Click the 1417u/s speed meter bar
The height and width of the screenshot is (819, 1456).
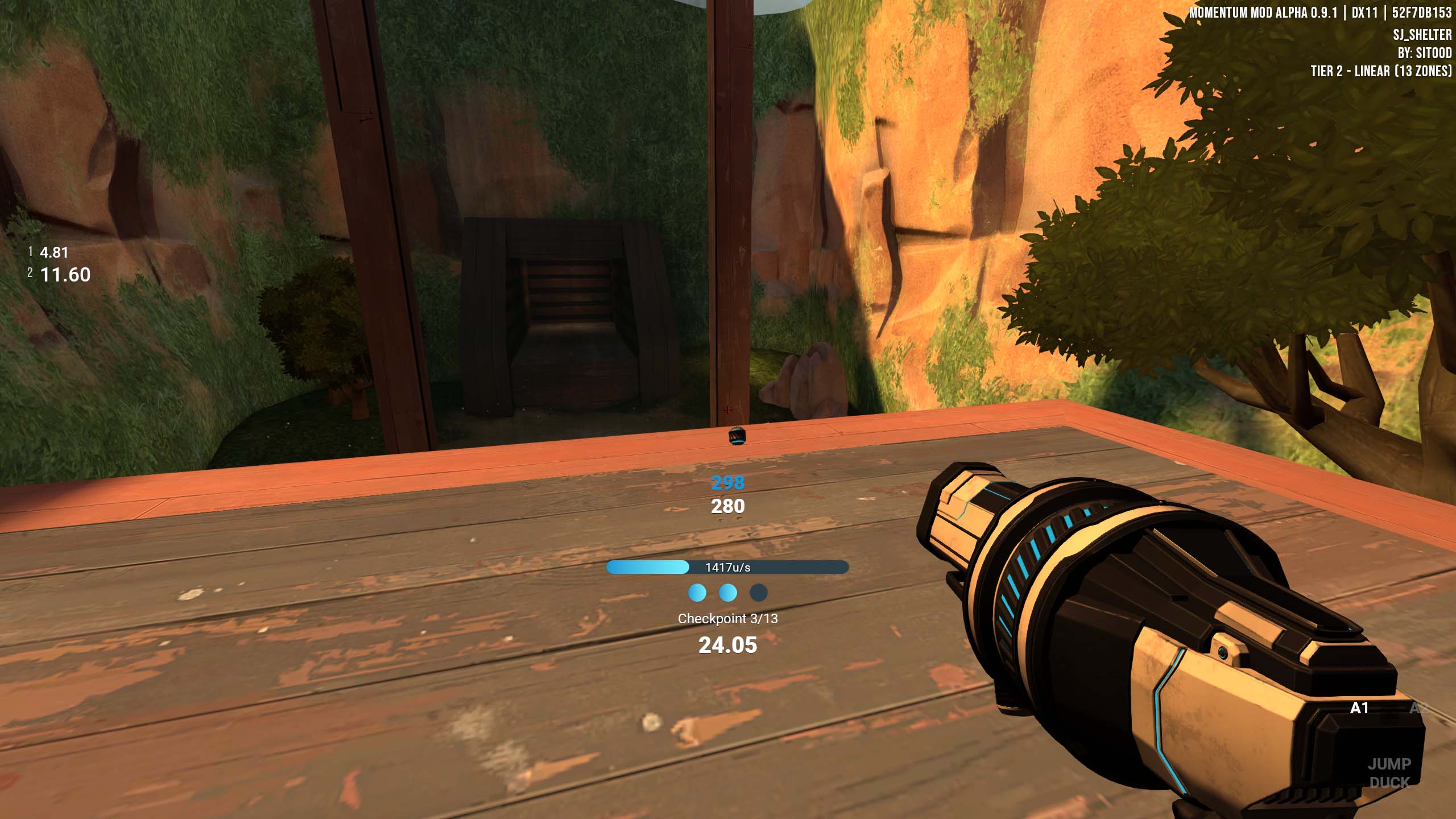(728, 567)
